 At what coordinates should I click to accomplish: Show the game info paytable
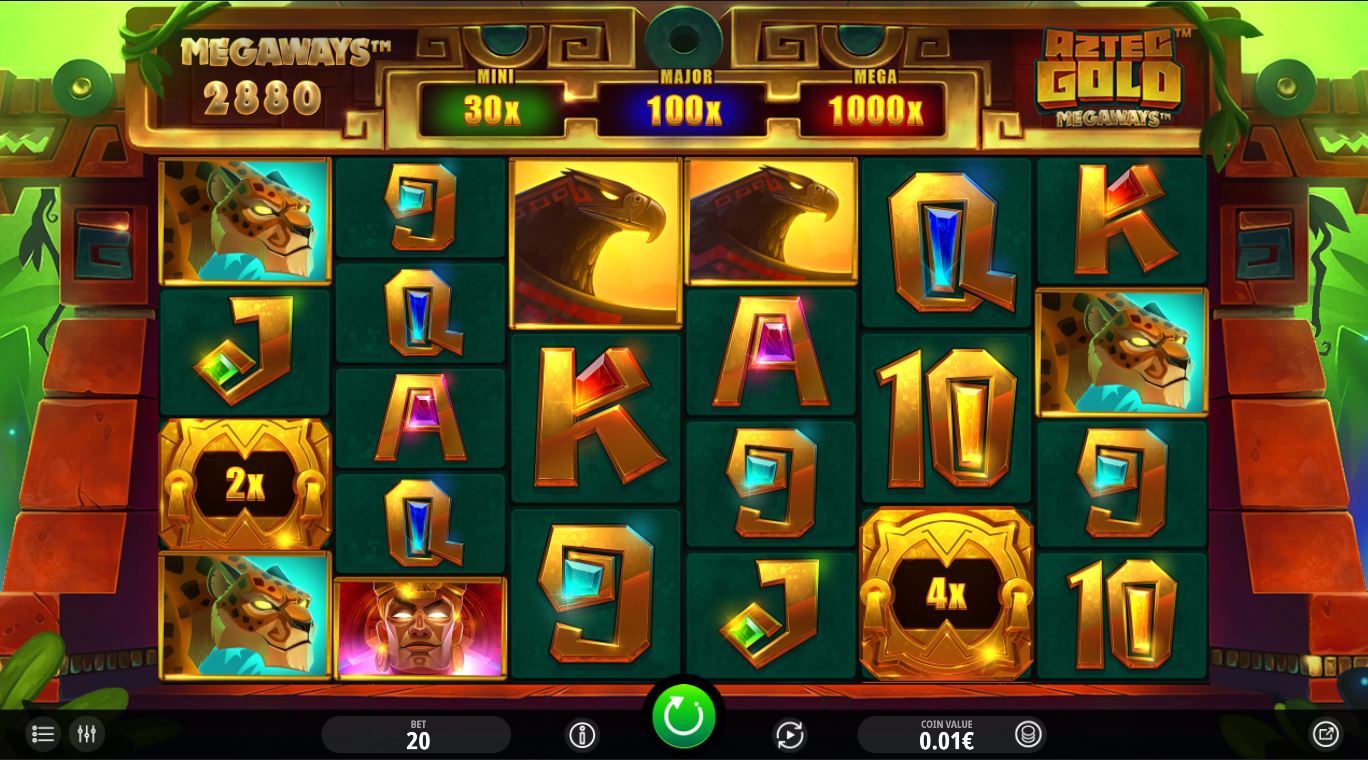tap(582, 736)
